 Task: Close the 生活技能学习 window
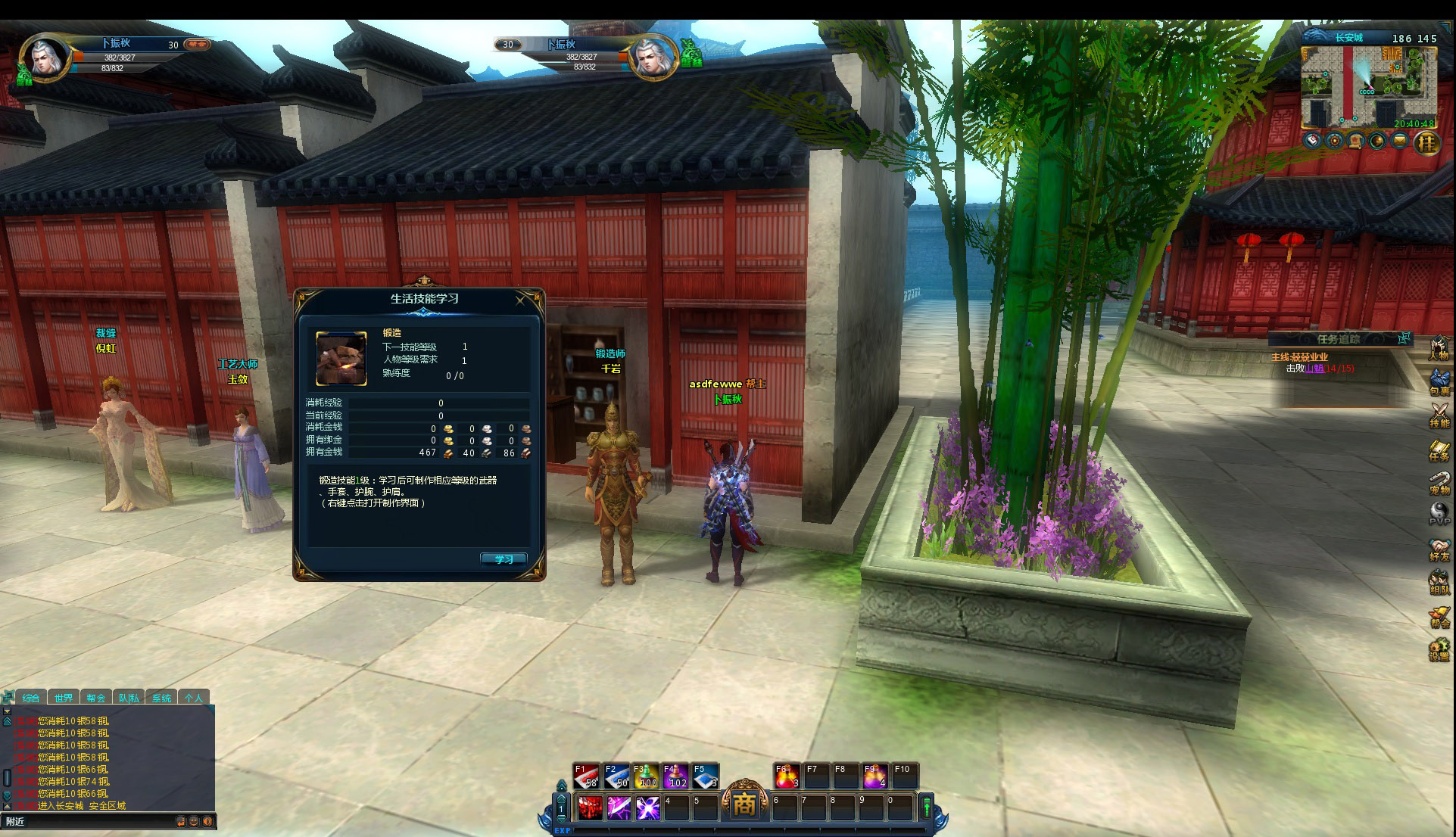[x=520, y=300]
